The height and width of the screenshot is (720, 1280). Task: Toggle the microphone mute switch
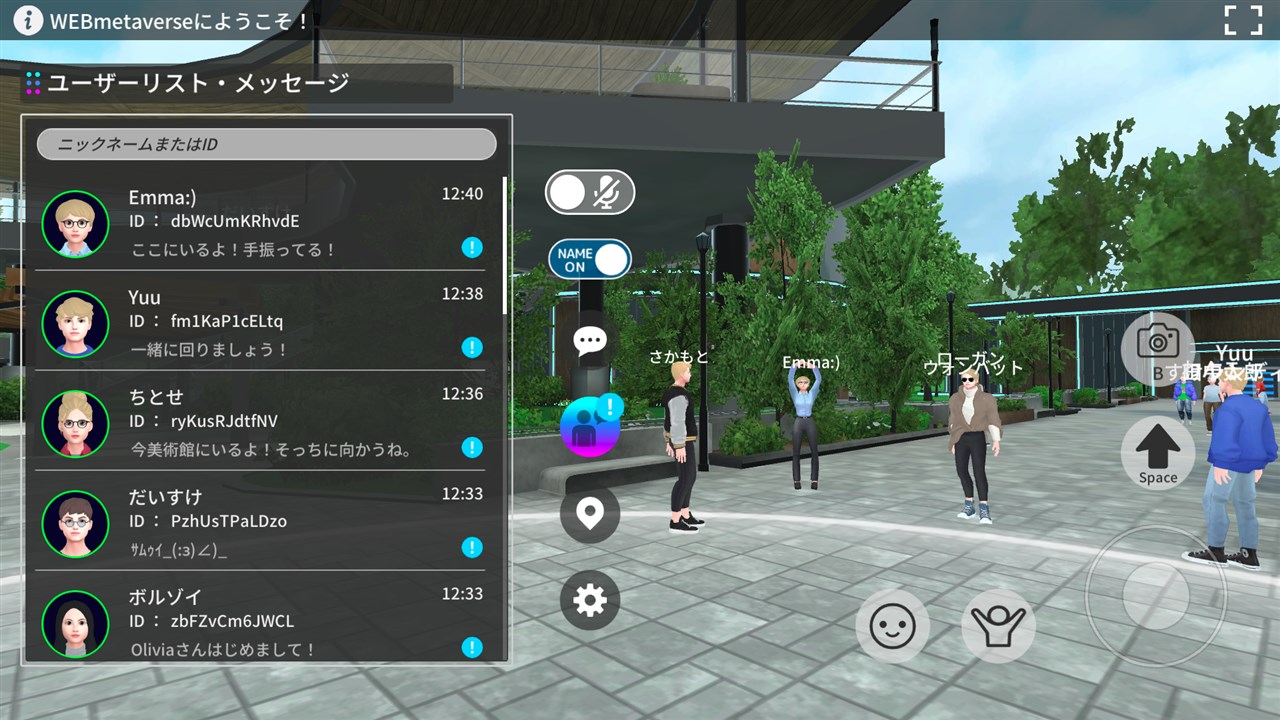click(589, 192)
